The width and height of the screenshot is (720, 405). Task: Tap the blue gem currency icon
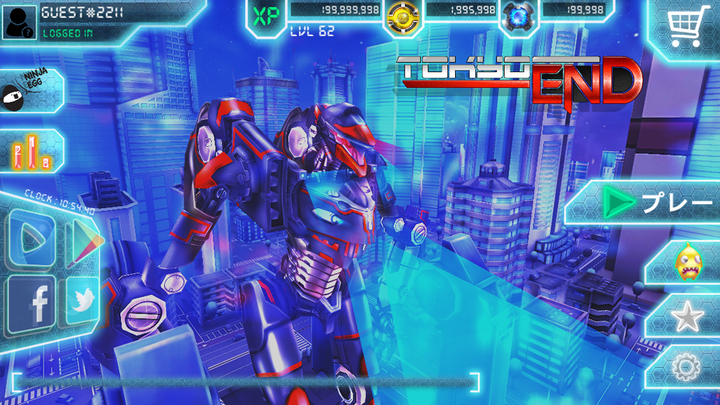pyautogui.click(x=517, y=15)
